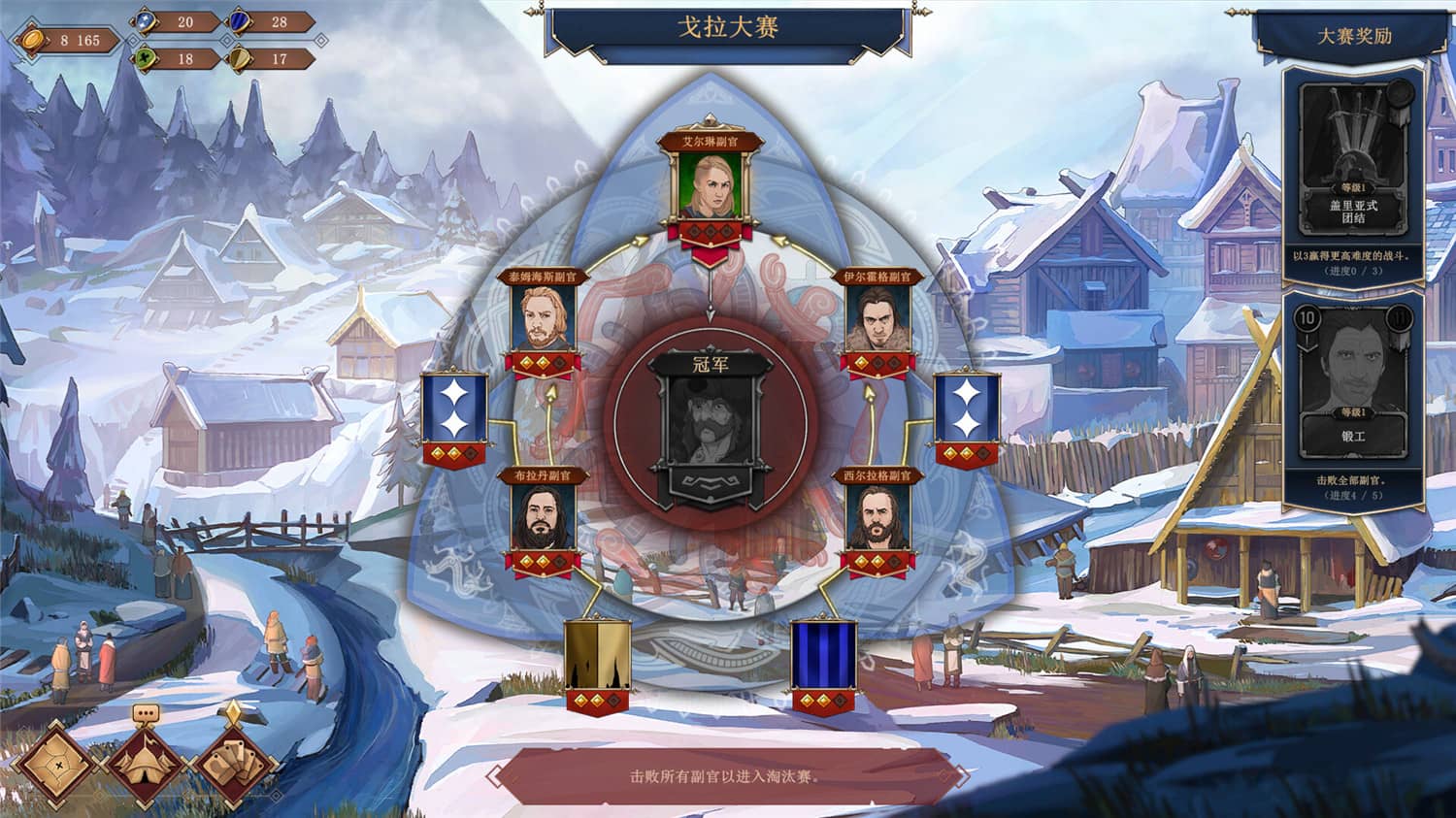Click the gold coin resource icon

point(32,42)
